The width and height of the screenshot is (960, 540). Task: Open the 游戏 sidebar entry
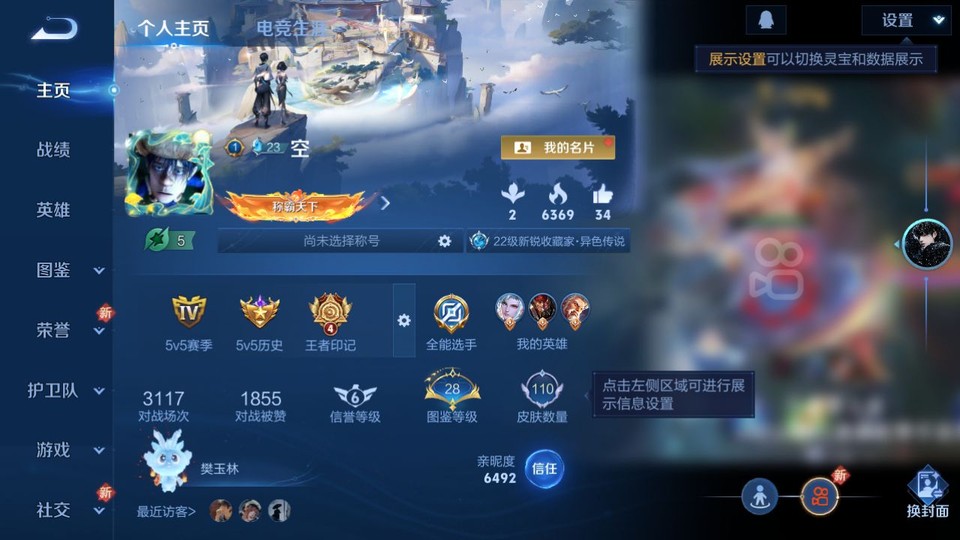tap(67, 450)
